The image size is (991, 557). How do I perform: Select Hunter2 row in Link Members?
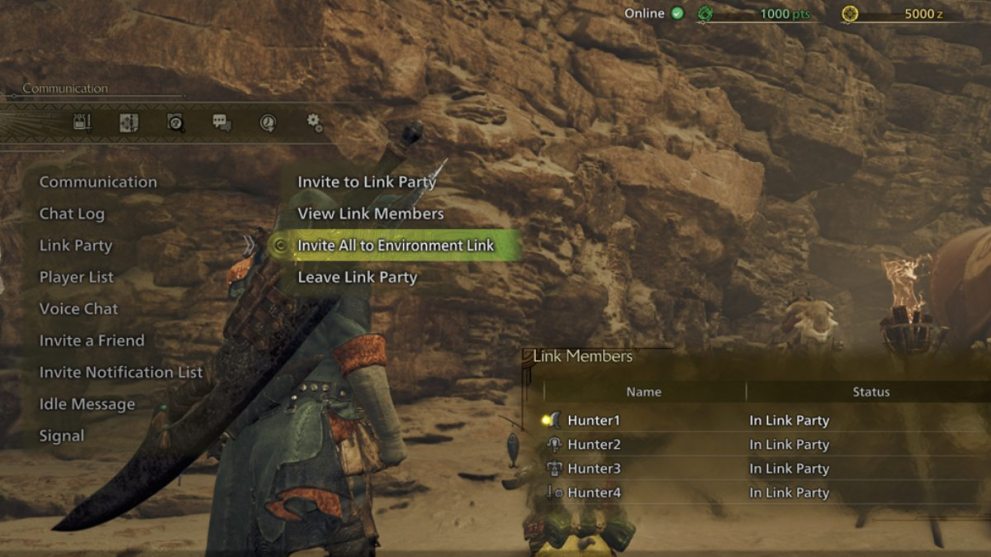tap(595, 445)
